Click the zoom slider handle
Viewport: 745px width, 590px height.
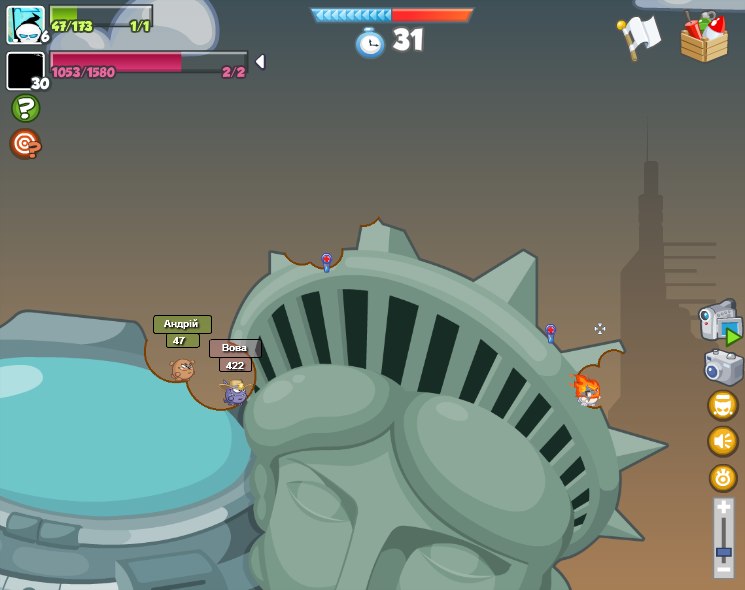(723, 551)
